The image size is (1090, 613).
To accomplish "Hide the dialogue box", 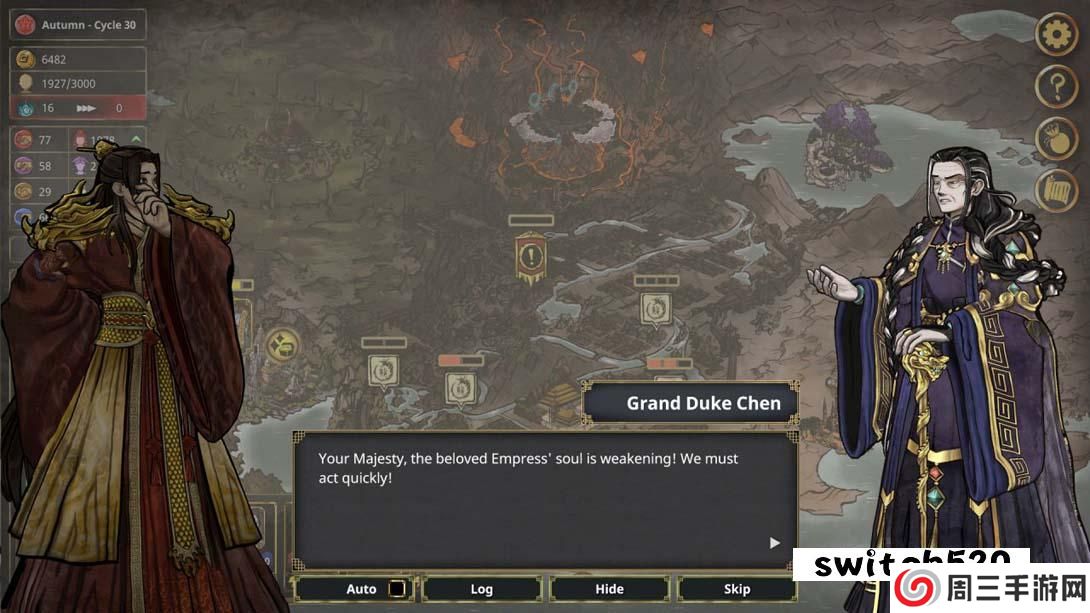I will click(609, 589).
